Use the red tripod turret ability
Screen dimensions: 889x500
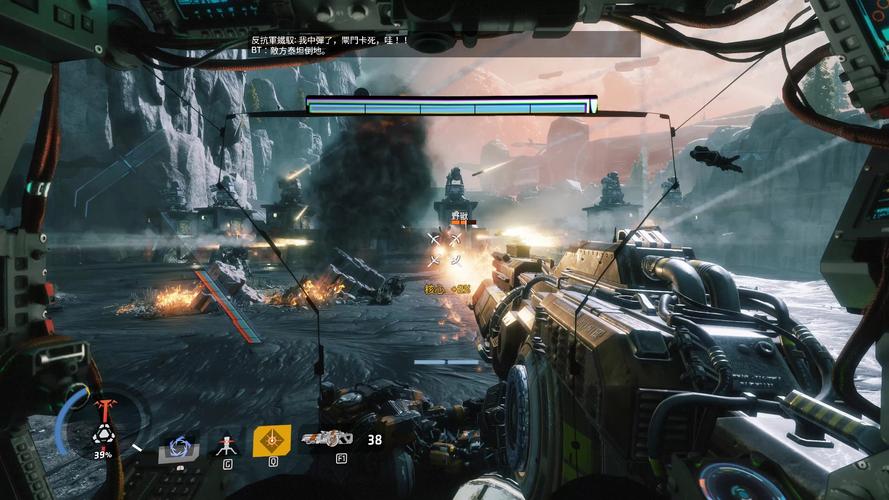(227, 443)
